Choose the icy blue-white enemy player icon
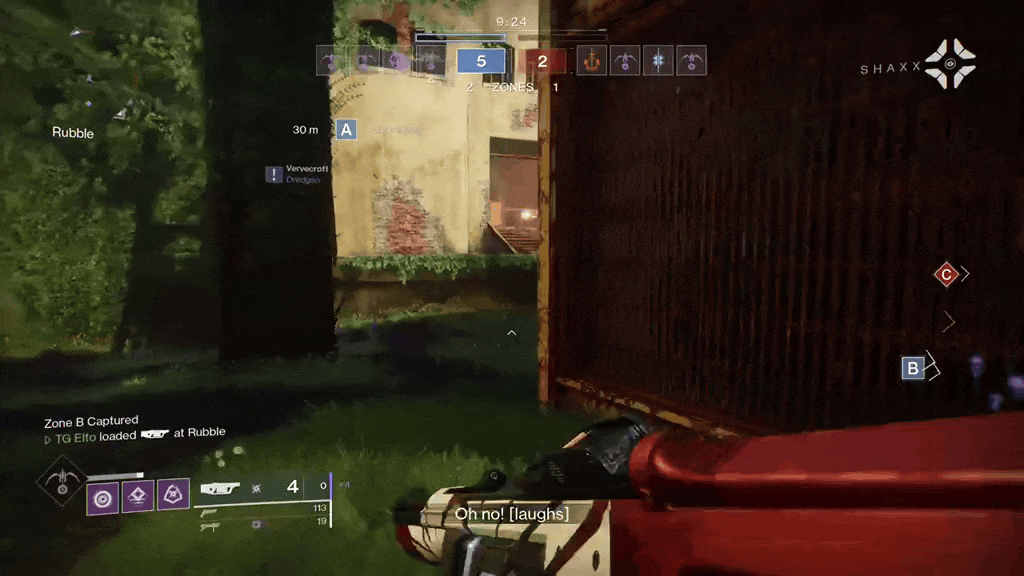This screenshot has width=1024, height=576. click(658, 61)
